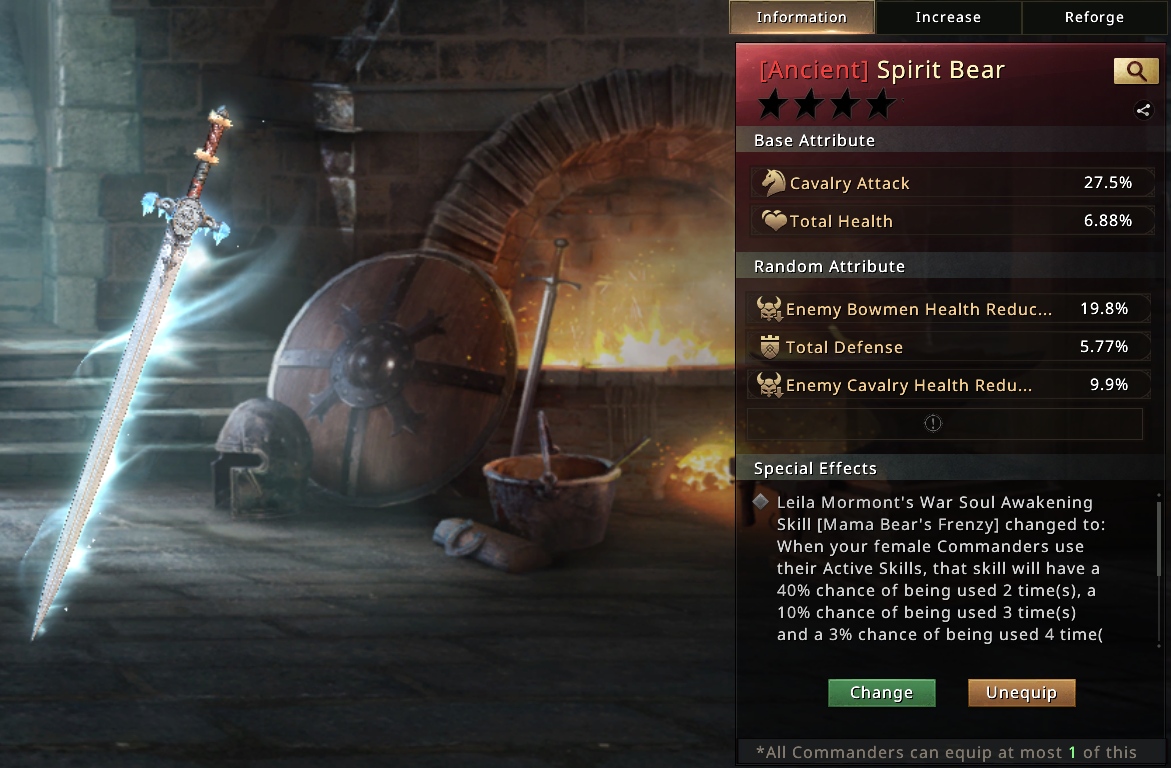This screenshot has height=768, width=1171.
Task: Unequip the Spirit Bear sword
Action: click(1021, 693)
